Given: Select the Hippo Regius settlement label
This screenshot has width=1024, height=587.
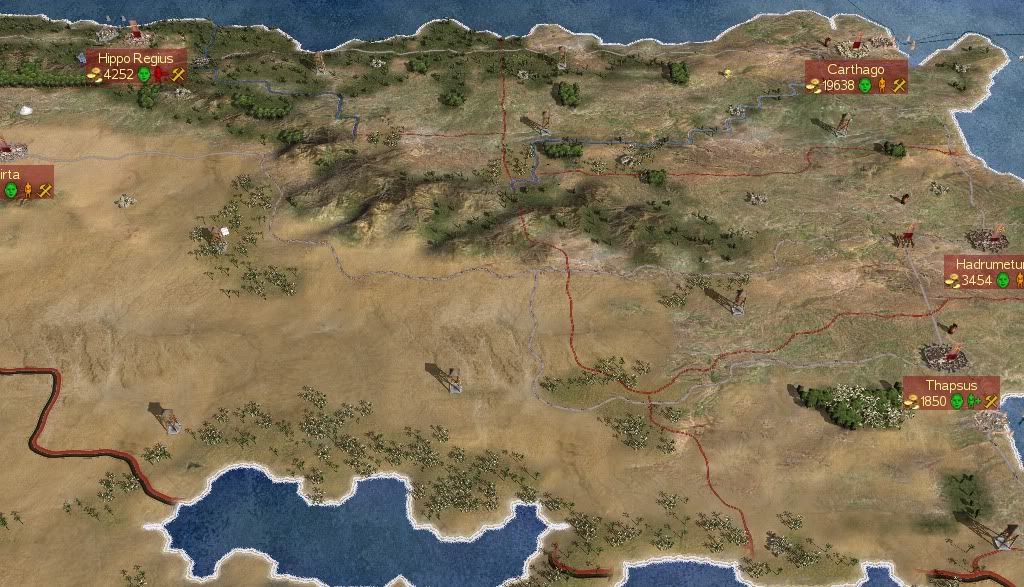Looking at the screenshot, I should pos(136,59).
